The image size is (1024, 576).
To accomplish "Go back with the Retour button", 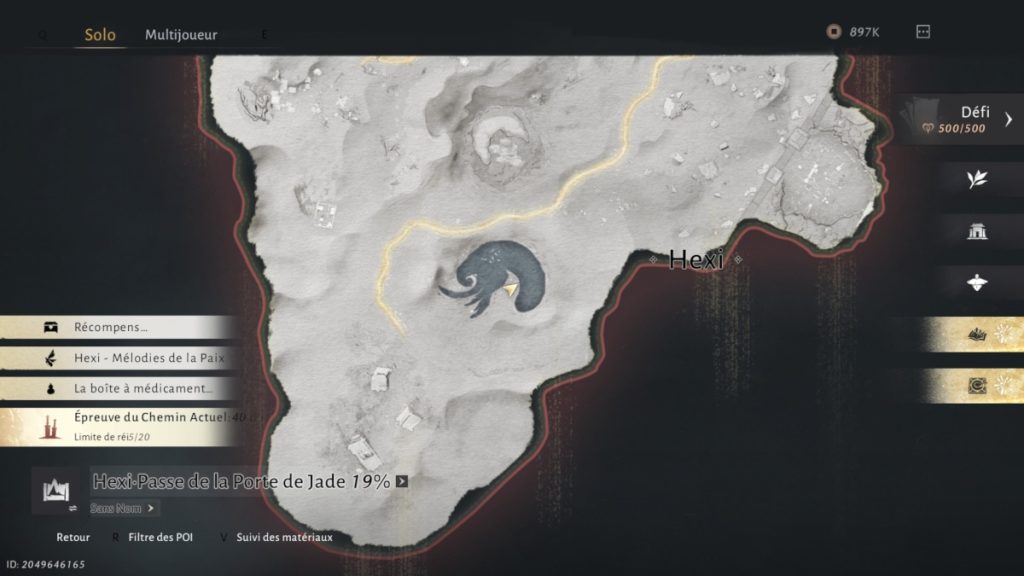I will (73, 537).
